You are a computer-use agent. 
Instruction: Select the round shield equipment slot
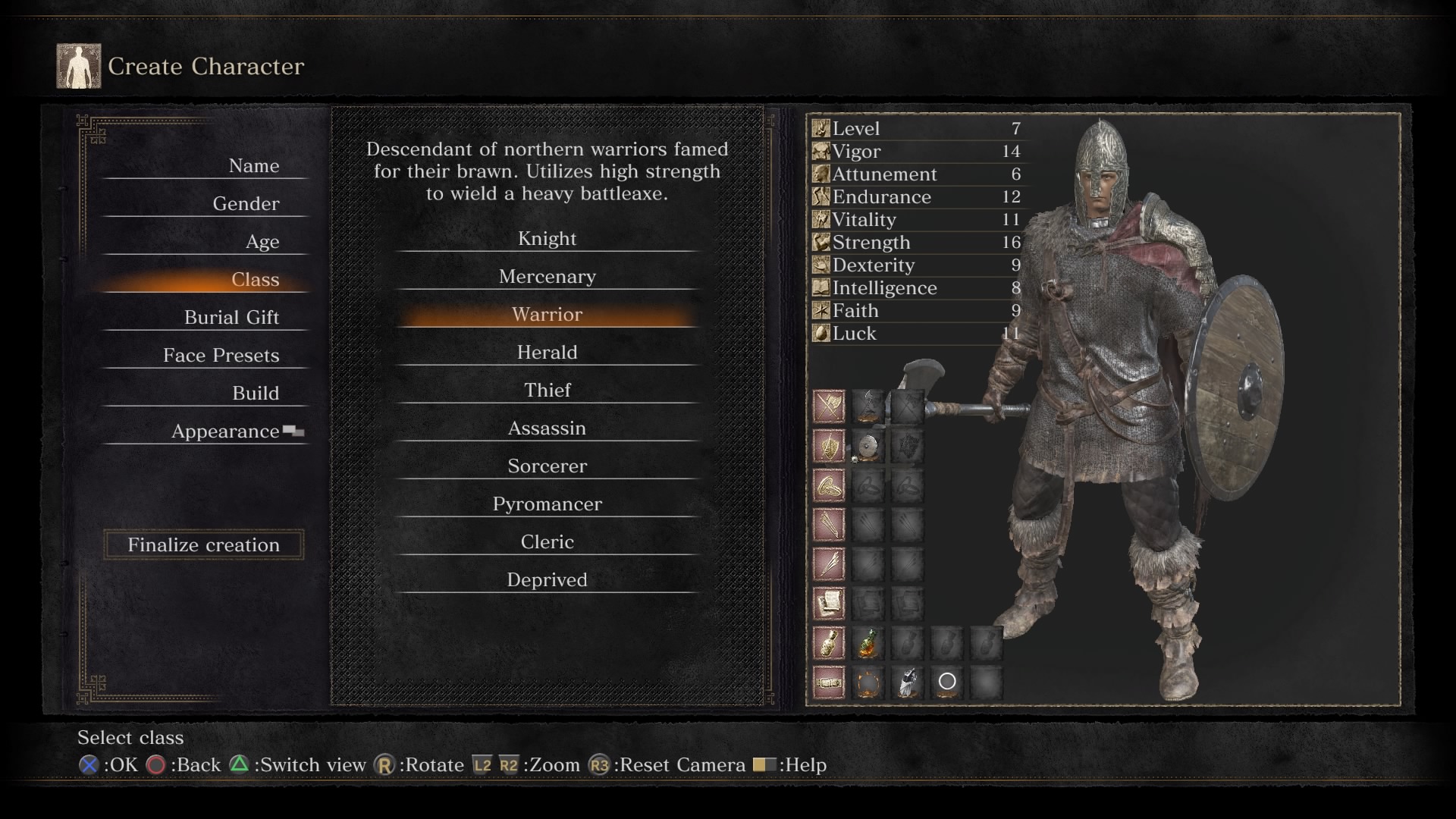point(868,447)
